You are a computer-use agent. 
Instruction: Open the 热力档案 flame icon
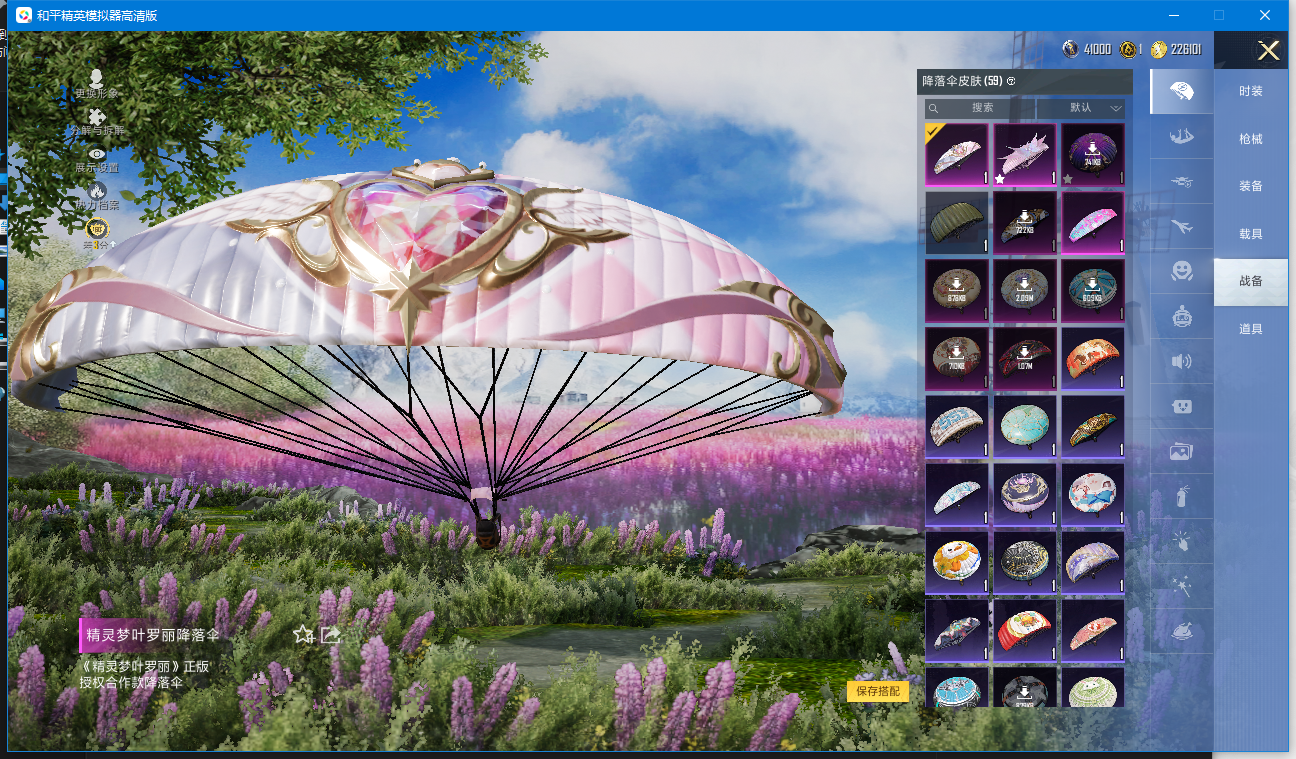96,196
